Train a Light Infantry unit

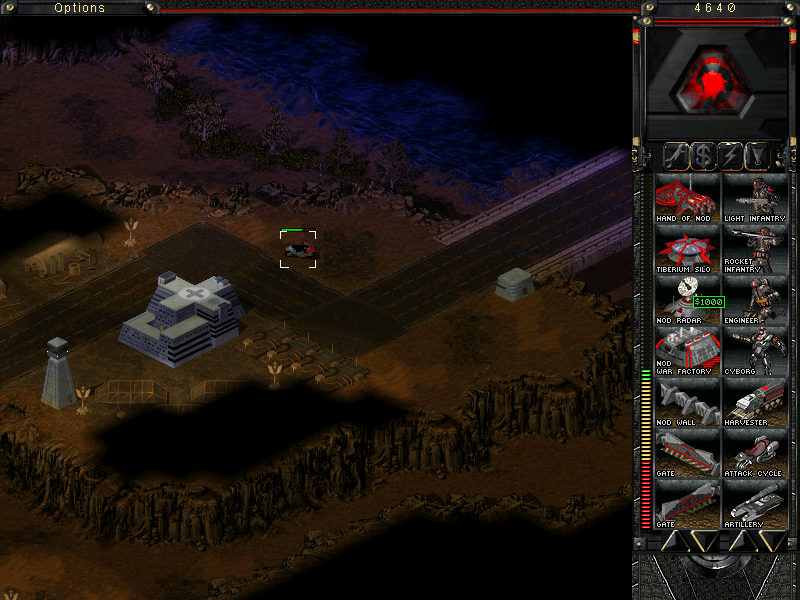754,197
